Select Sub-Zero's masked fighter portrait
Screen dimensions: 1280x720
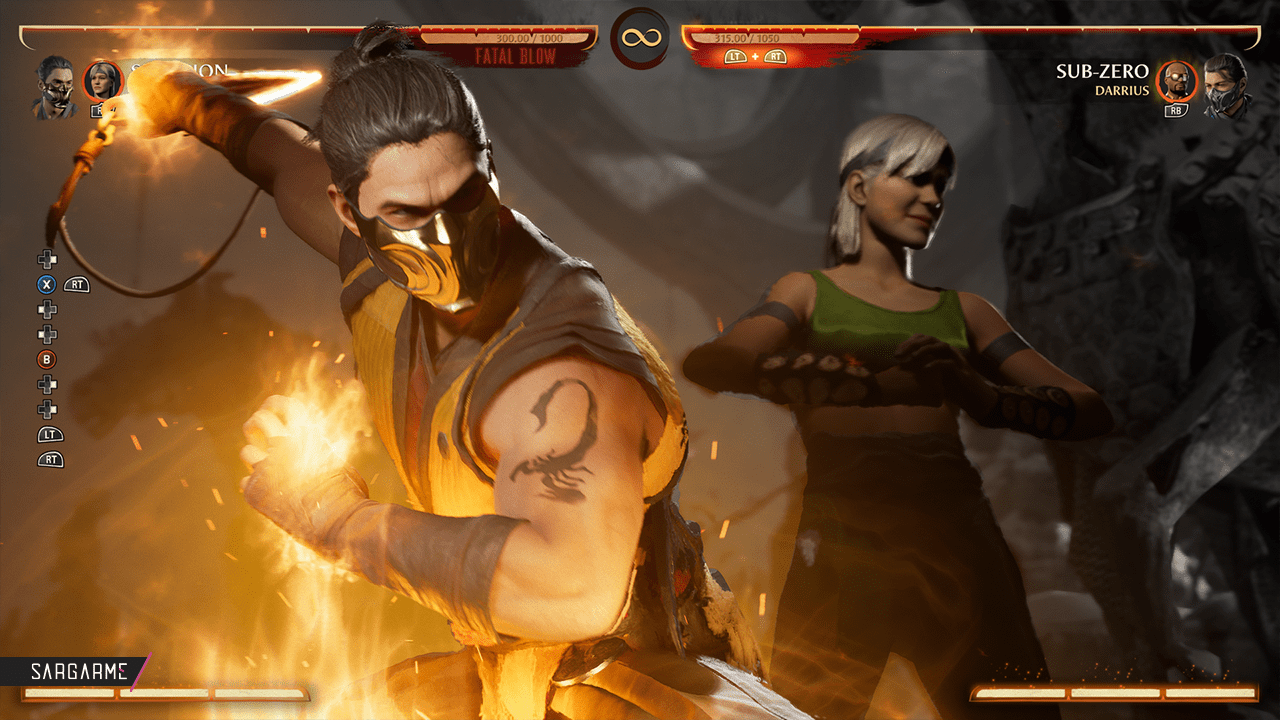pyautogui.click(x=1226, y=86)
